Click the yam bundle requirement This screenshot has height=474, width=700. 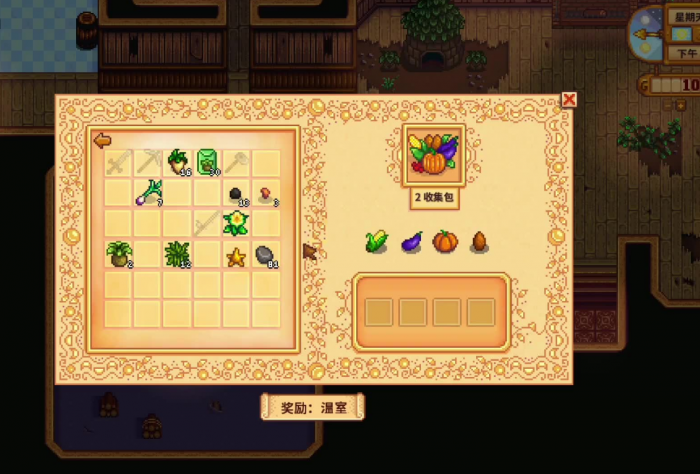[x=478, y=241]
